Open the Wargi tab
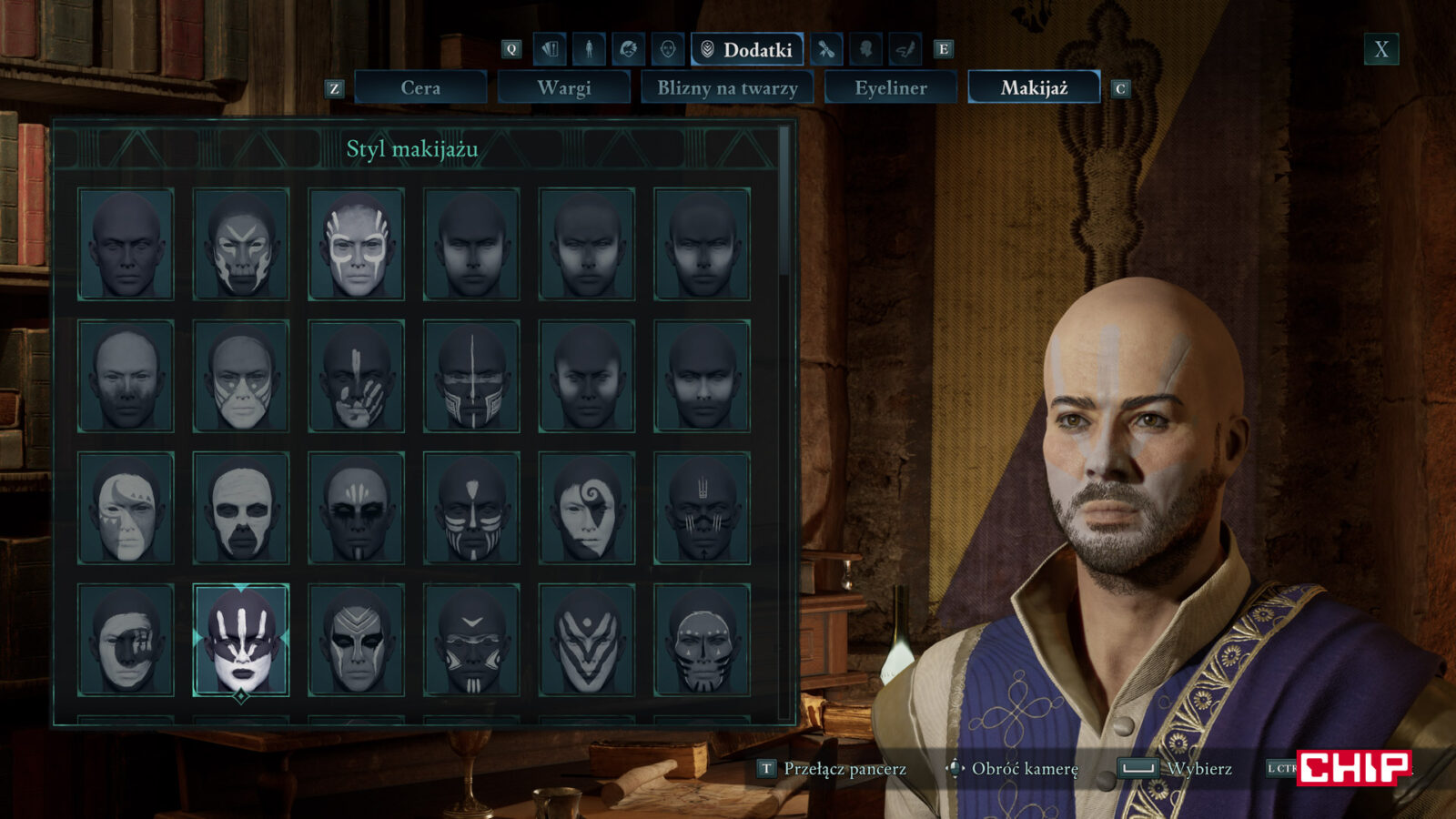The width and height of the screenshot is (1456, 819). (564, 88)
